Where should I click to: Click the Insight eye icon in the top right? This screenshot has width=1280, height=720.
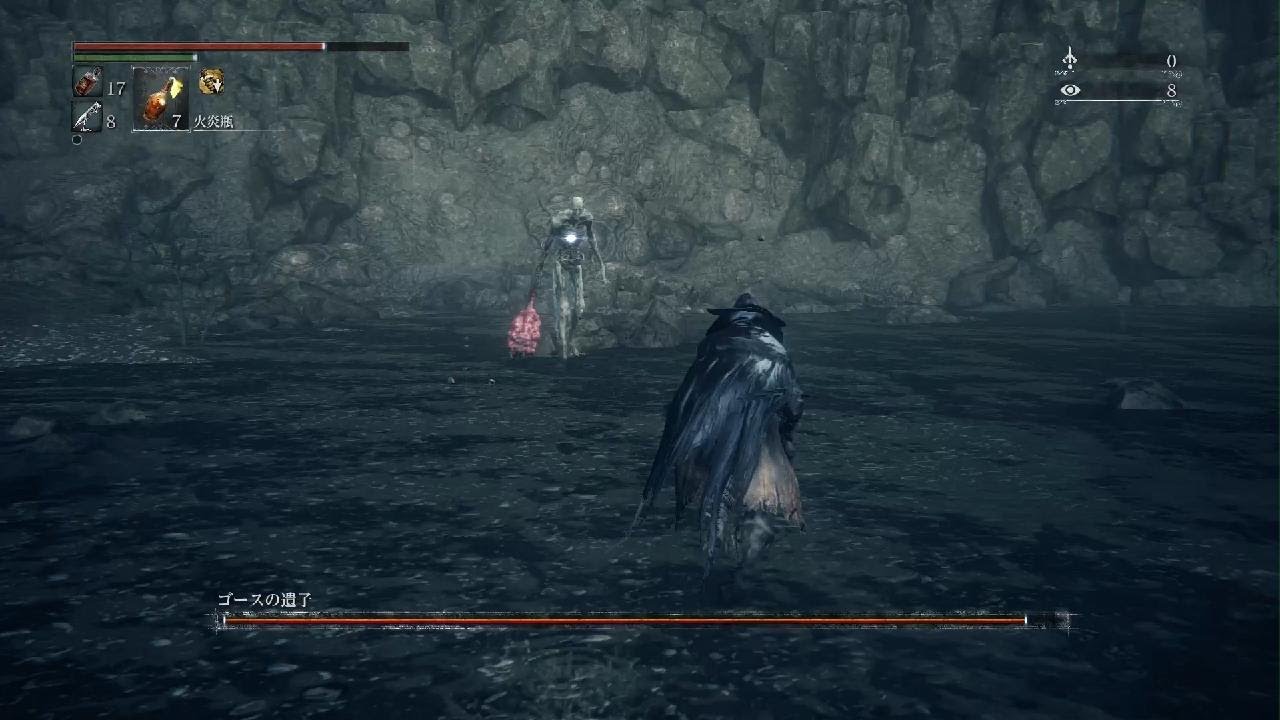[x=1072, y=91]
